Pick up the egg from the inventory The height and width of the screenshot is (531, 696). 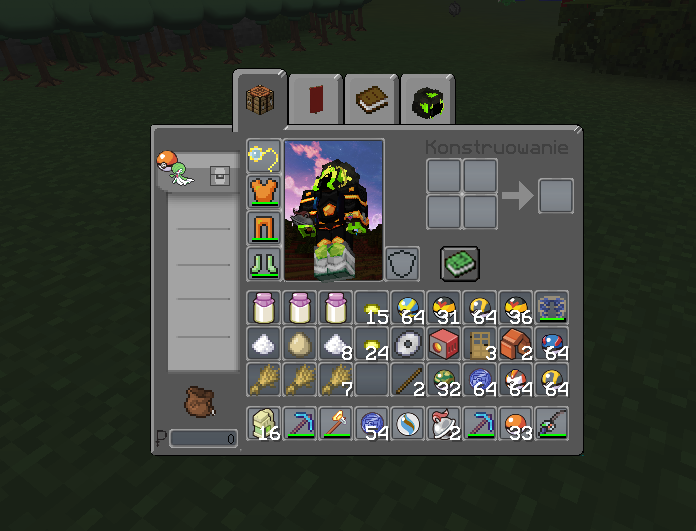[300, 344]
